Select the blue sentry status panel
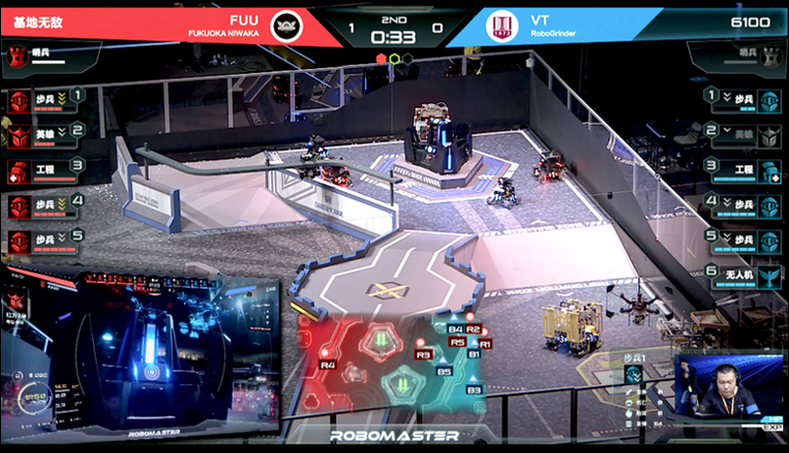This screenshot has height=453, width=789. point(738,56)
